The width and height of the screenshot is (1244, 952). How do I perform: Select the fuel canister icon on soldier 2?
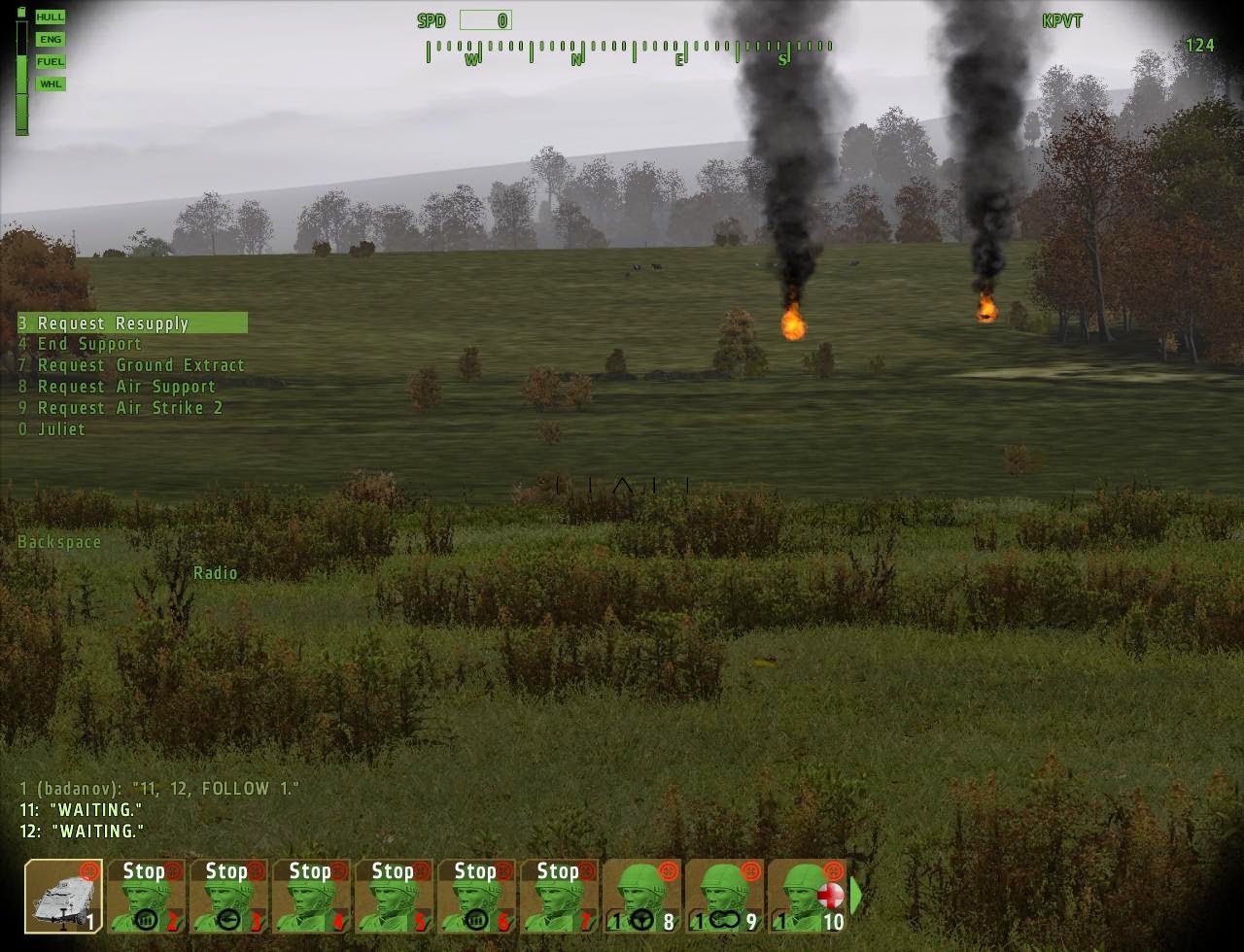(147, 920)
